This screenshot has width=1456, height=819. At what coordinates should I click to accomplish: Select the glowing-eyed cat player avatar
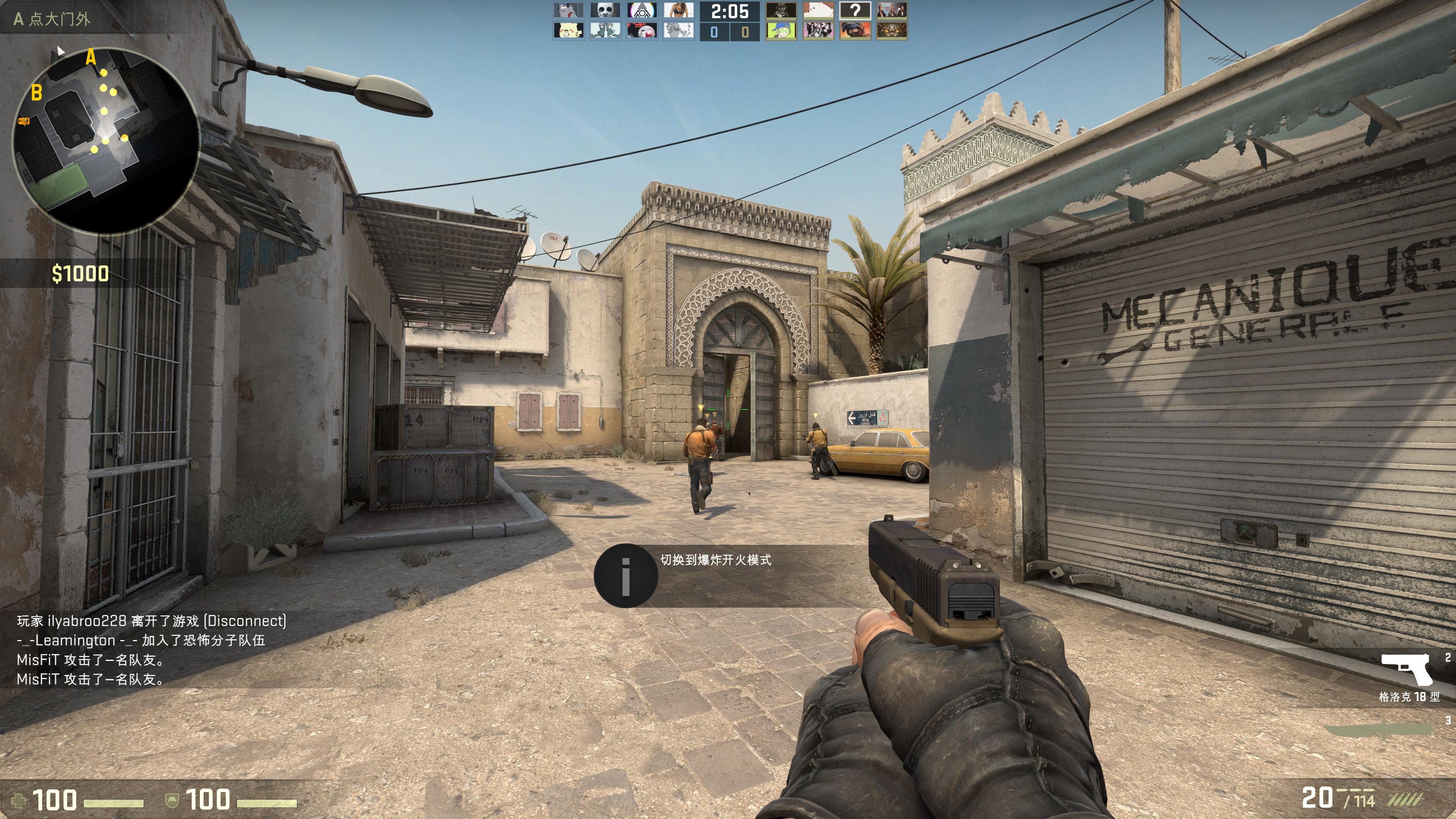891,30
